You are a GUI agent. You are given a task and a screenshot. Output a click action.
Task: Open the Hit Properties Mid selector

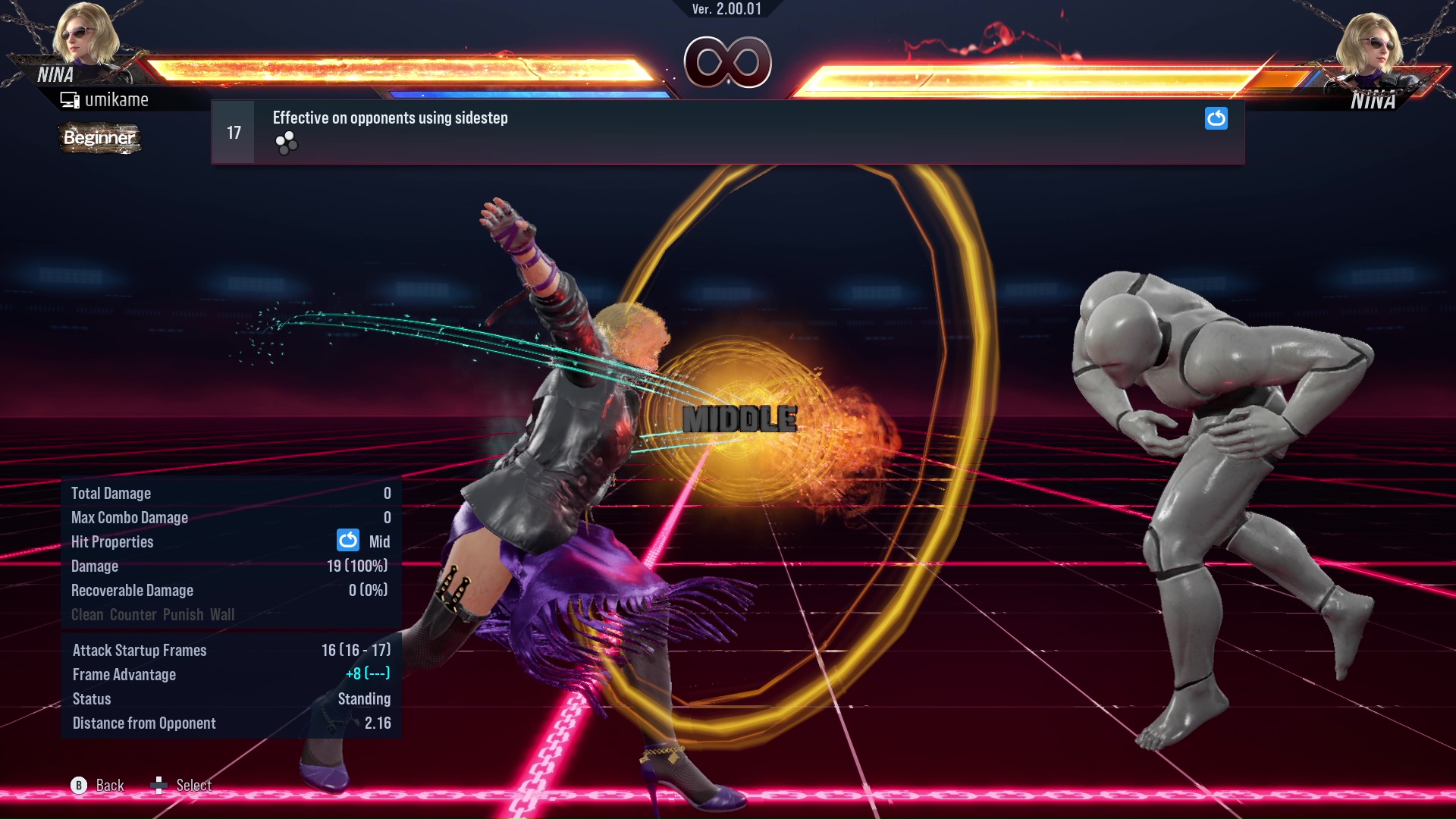point(381,541)
